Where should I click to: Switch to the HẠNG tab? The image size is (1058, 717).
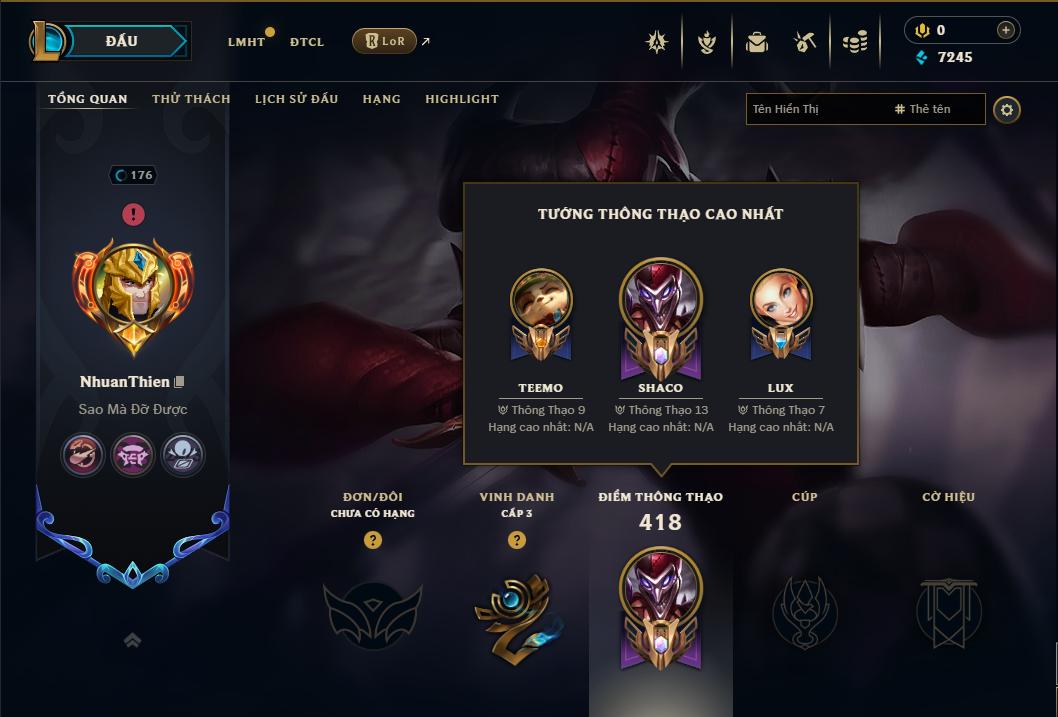[381, 99]
